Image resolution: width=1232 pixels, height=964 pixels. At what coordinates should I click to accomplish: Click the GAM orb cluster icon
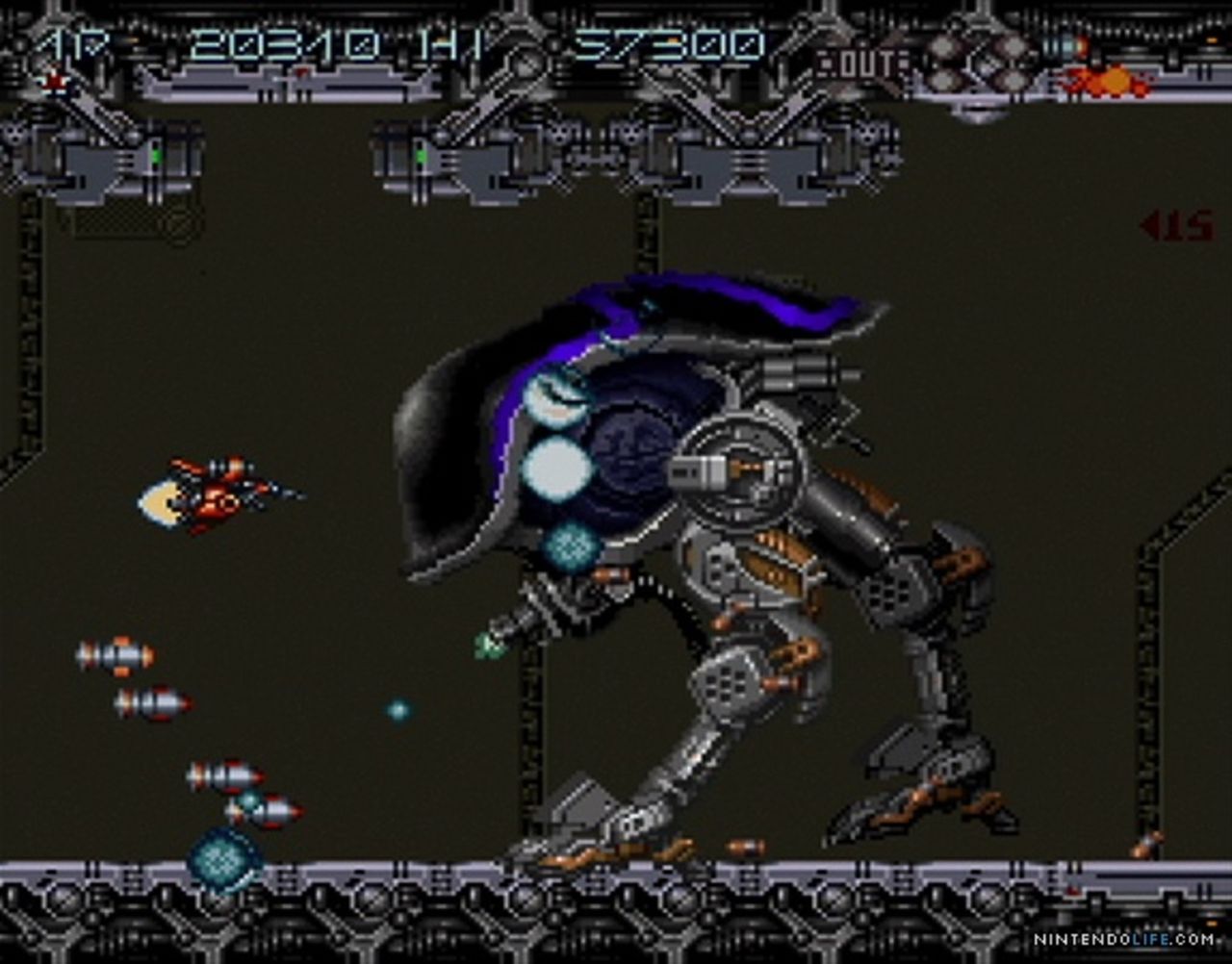pyautogui.click(x=979, y=63)
